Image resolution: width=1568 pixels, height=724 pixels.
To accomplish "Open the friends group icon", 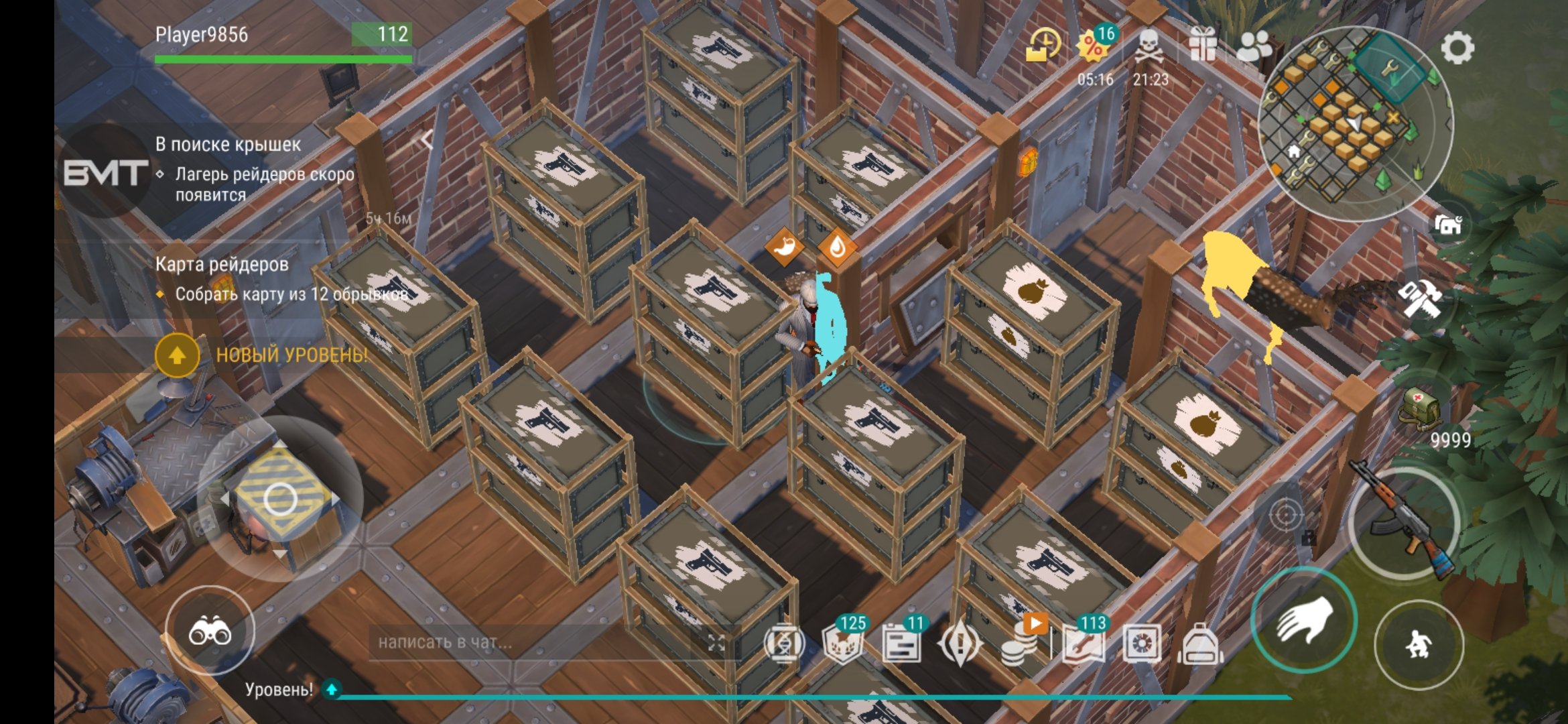I will [1254, 46].
